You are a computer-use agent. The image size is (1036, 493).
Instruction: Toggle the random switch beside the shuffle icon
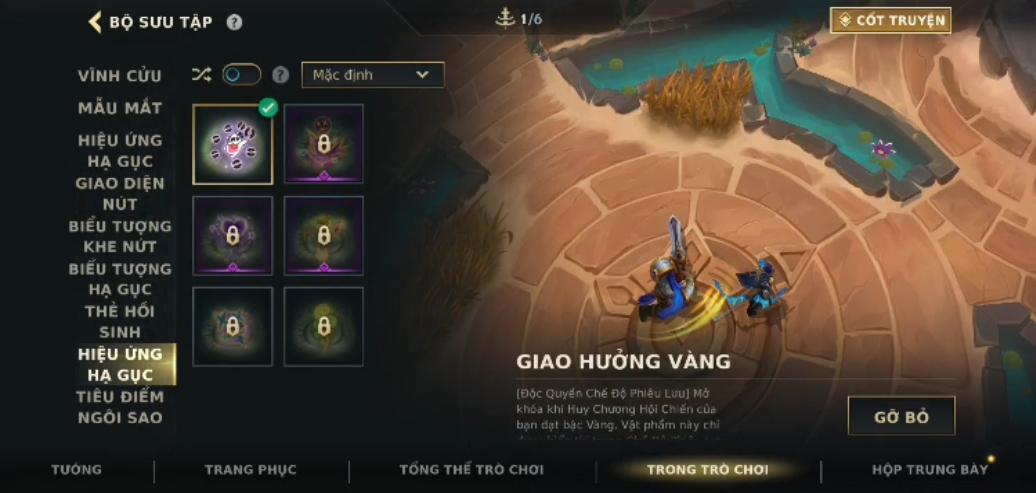(x=241, y=74)
